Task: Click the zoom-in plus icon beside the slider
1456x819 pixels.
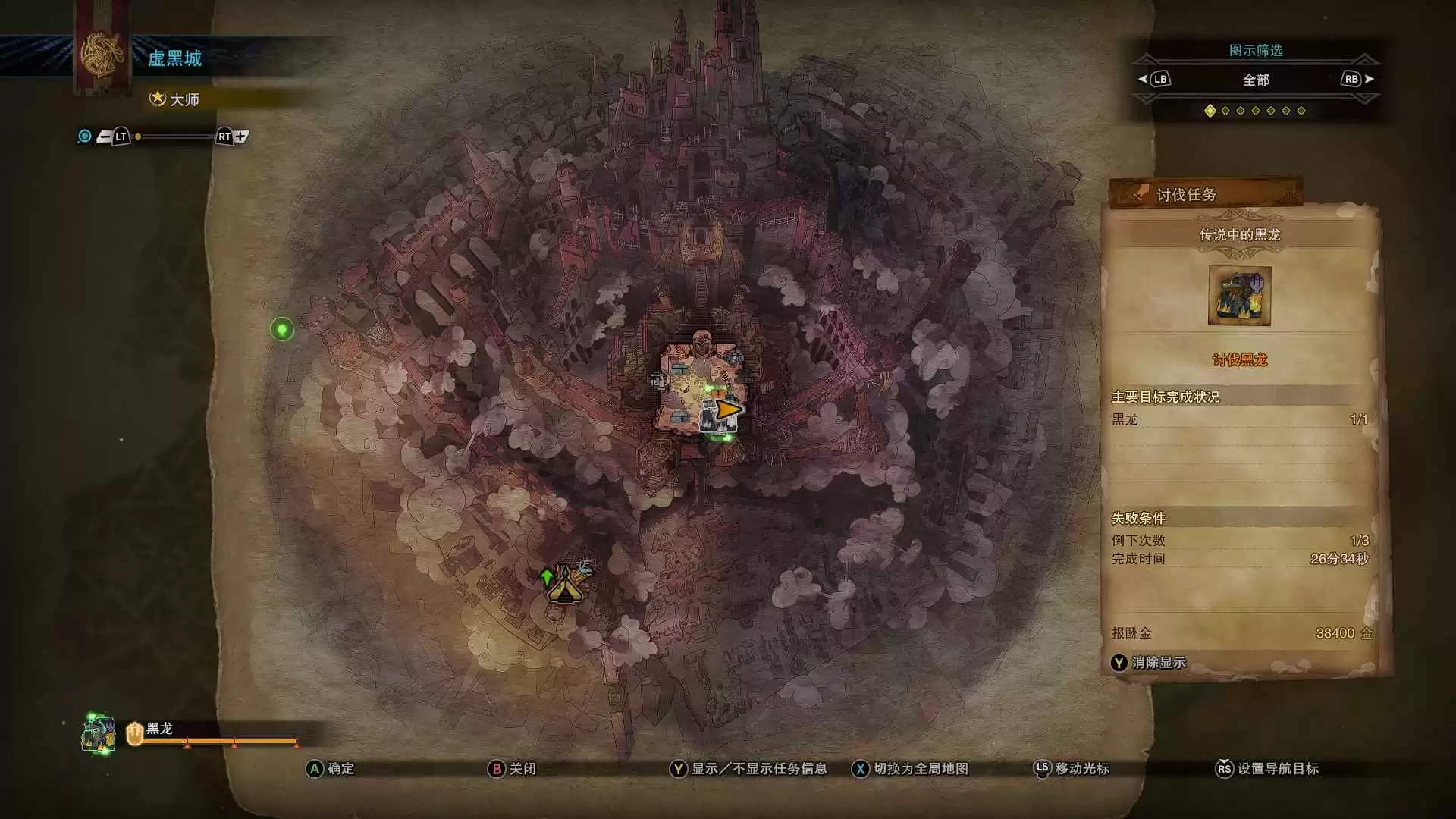Action: click(x=241, y=136)
